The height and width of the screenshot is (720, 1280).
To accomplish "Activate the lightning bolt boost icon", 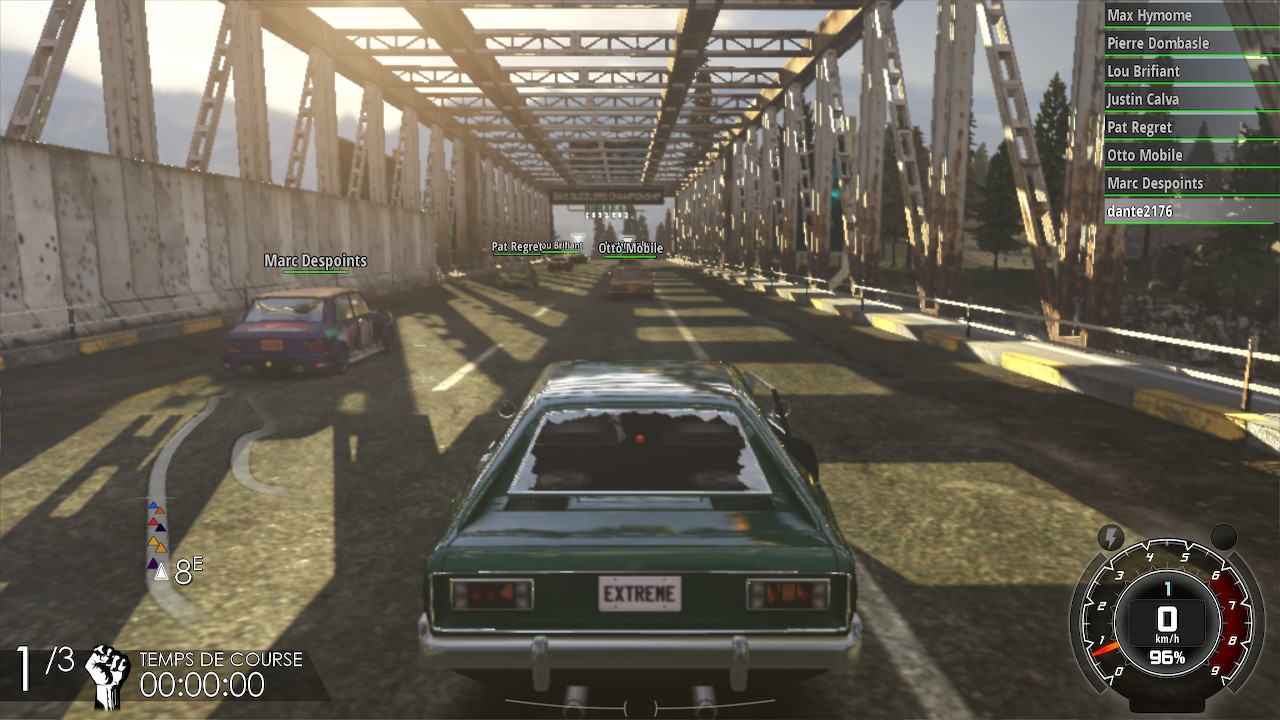I will coord(1110,537).
